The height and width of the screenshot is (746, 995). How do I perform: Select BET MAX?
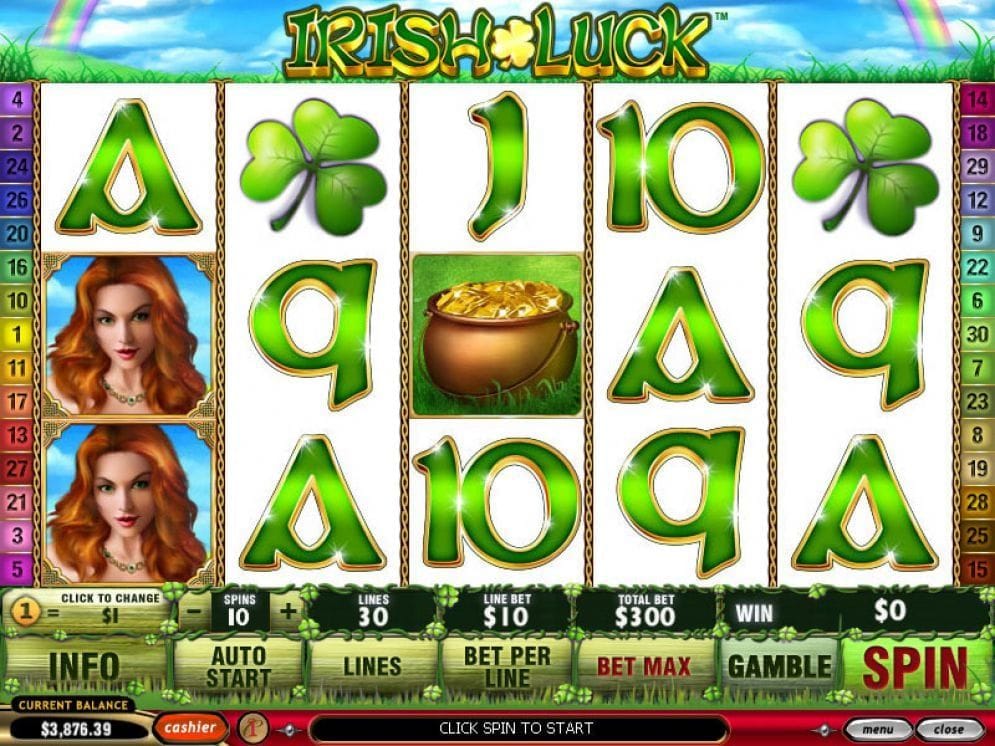(x=644, y=667)
